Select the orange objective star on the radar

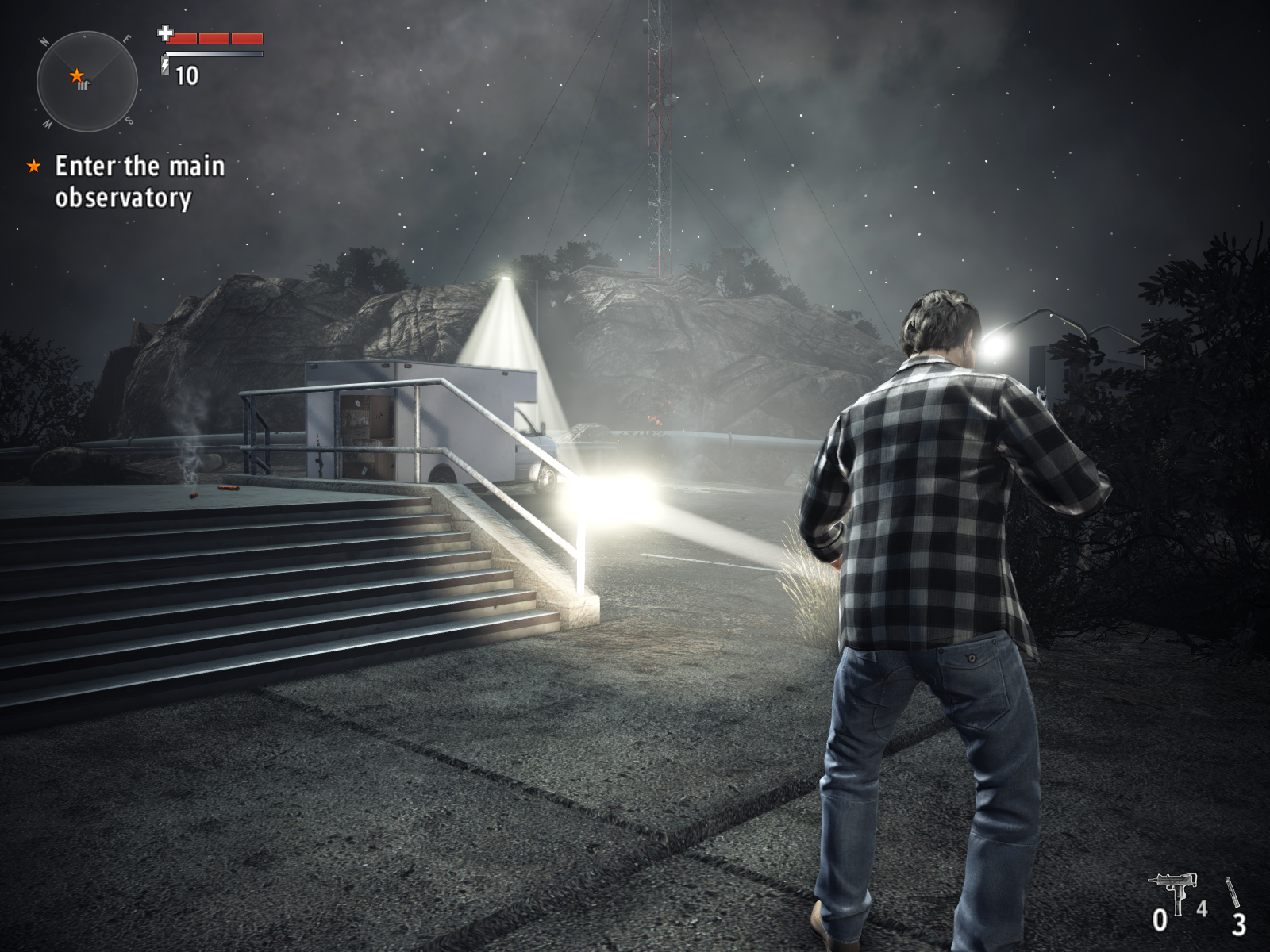click(76, 75)
